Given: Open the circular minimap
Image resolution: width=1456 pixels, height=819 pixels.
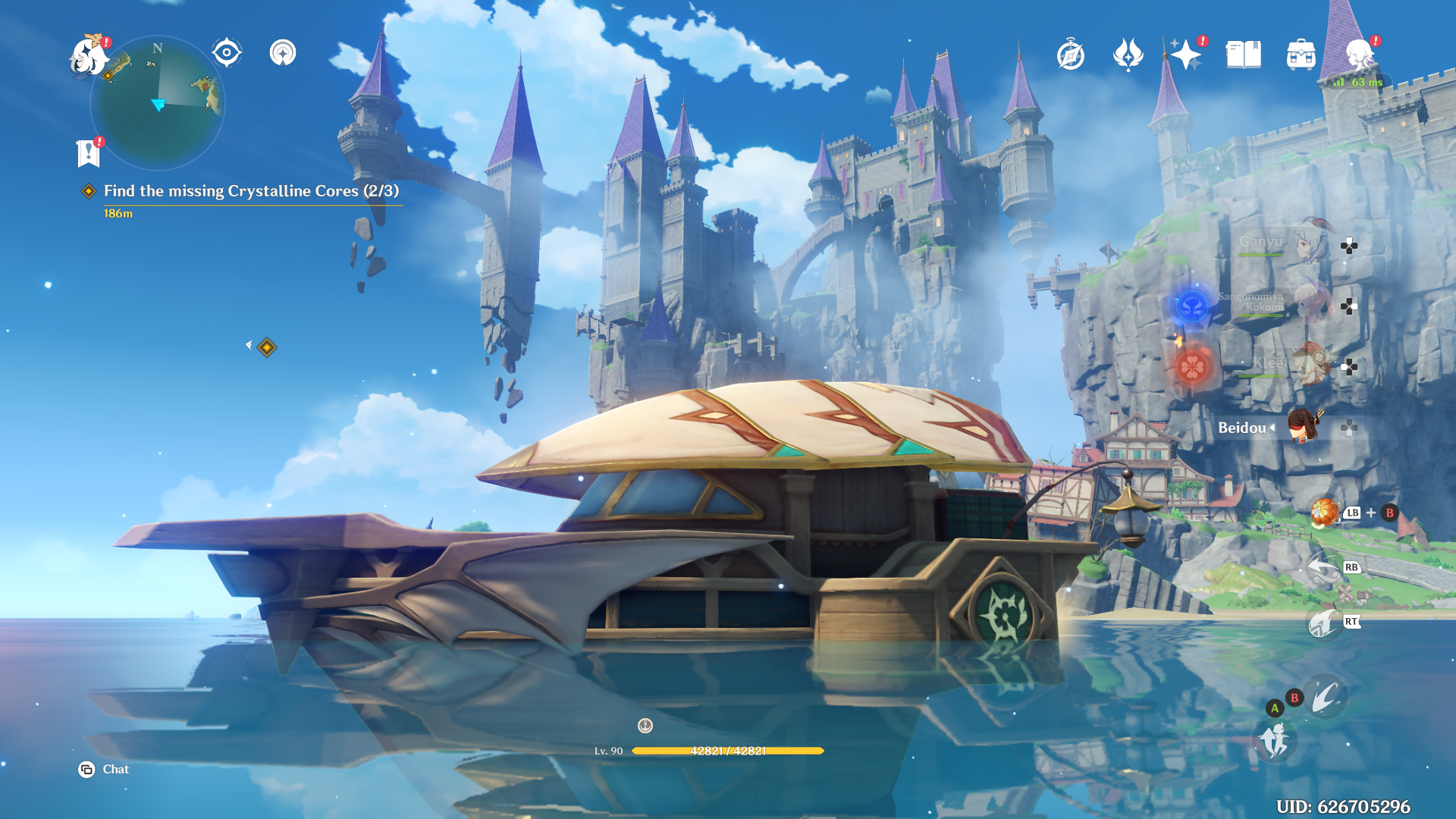Looking at the screenshot, I should tap(158, 103).
